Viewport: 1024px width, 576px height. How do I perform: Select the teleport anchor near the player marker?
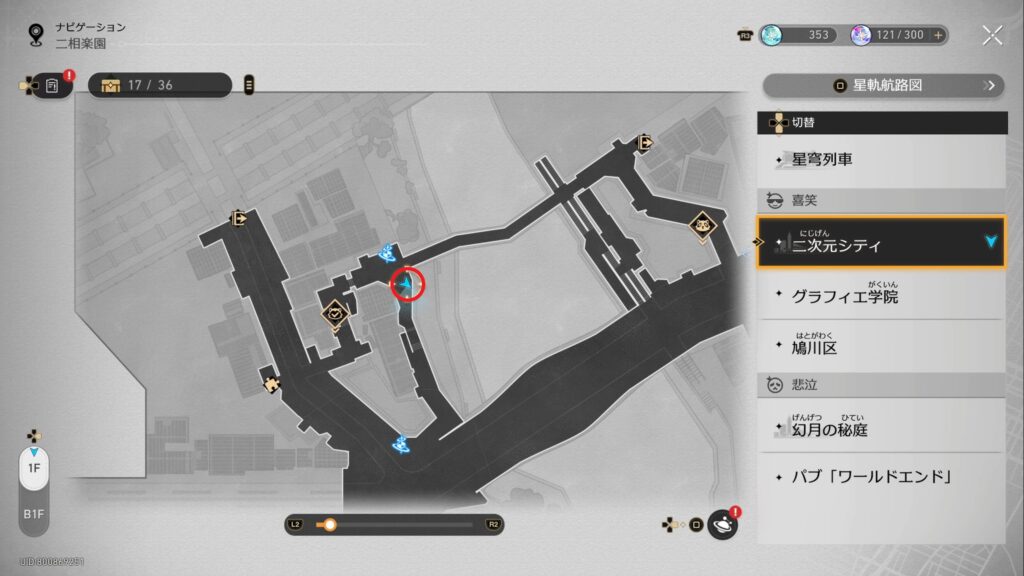click(387, 255)
